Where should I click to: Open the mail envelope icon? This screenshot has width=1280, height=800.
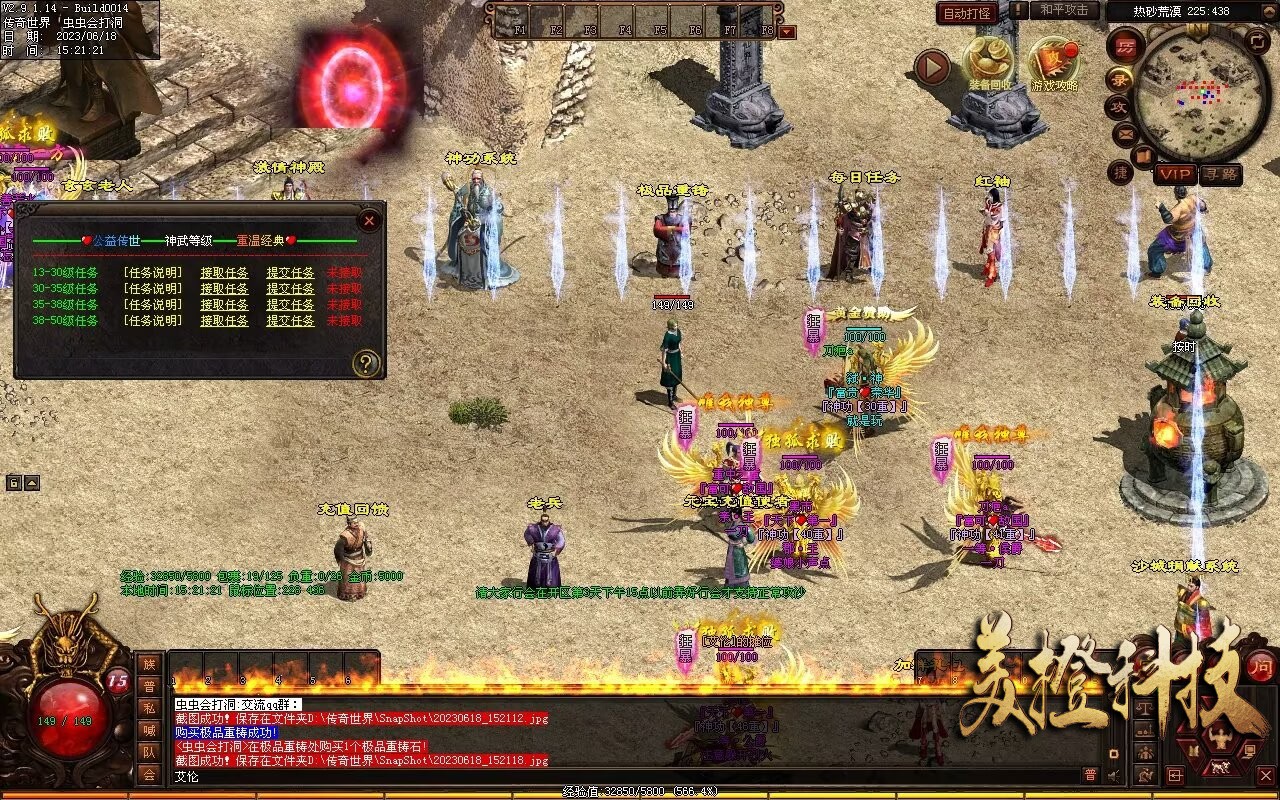1125,133
